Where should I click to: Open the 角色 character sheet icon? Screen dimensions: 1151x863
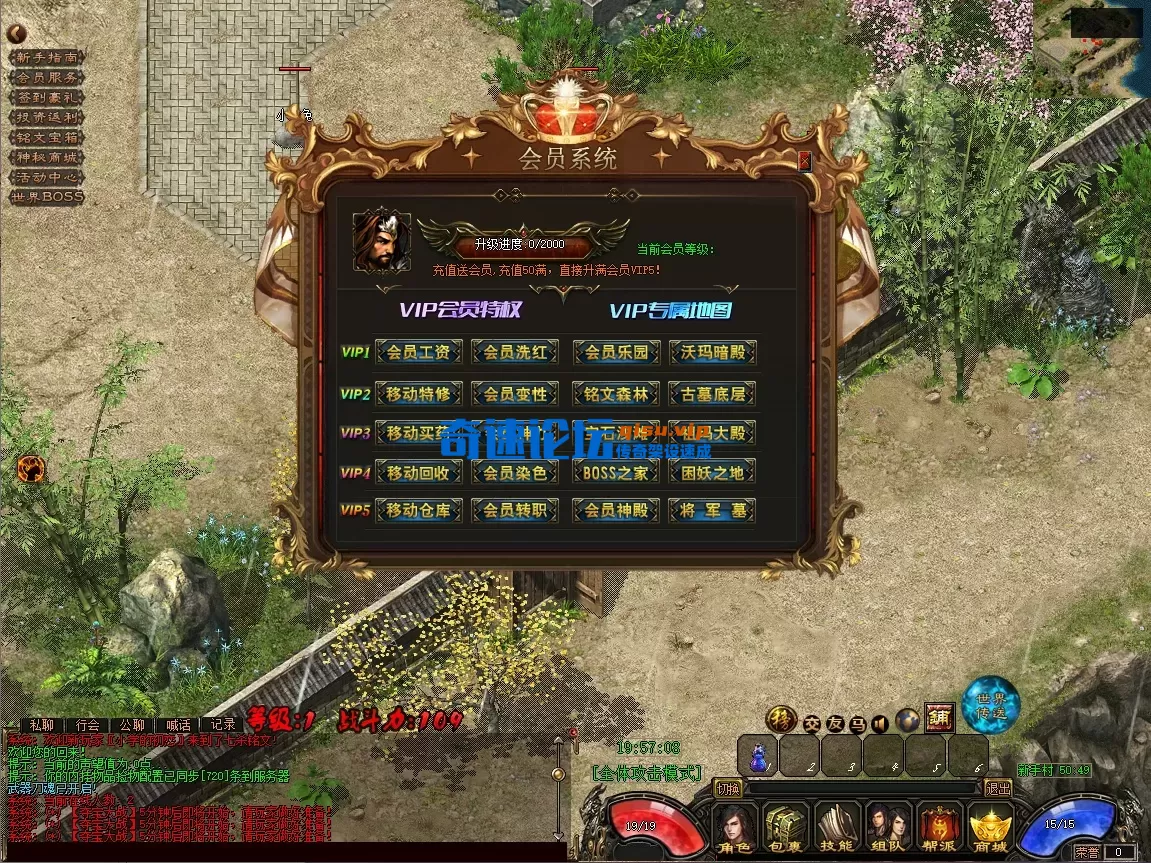pos(736,828)
